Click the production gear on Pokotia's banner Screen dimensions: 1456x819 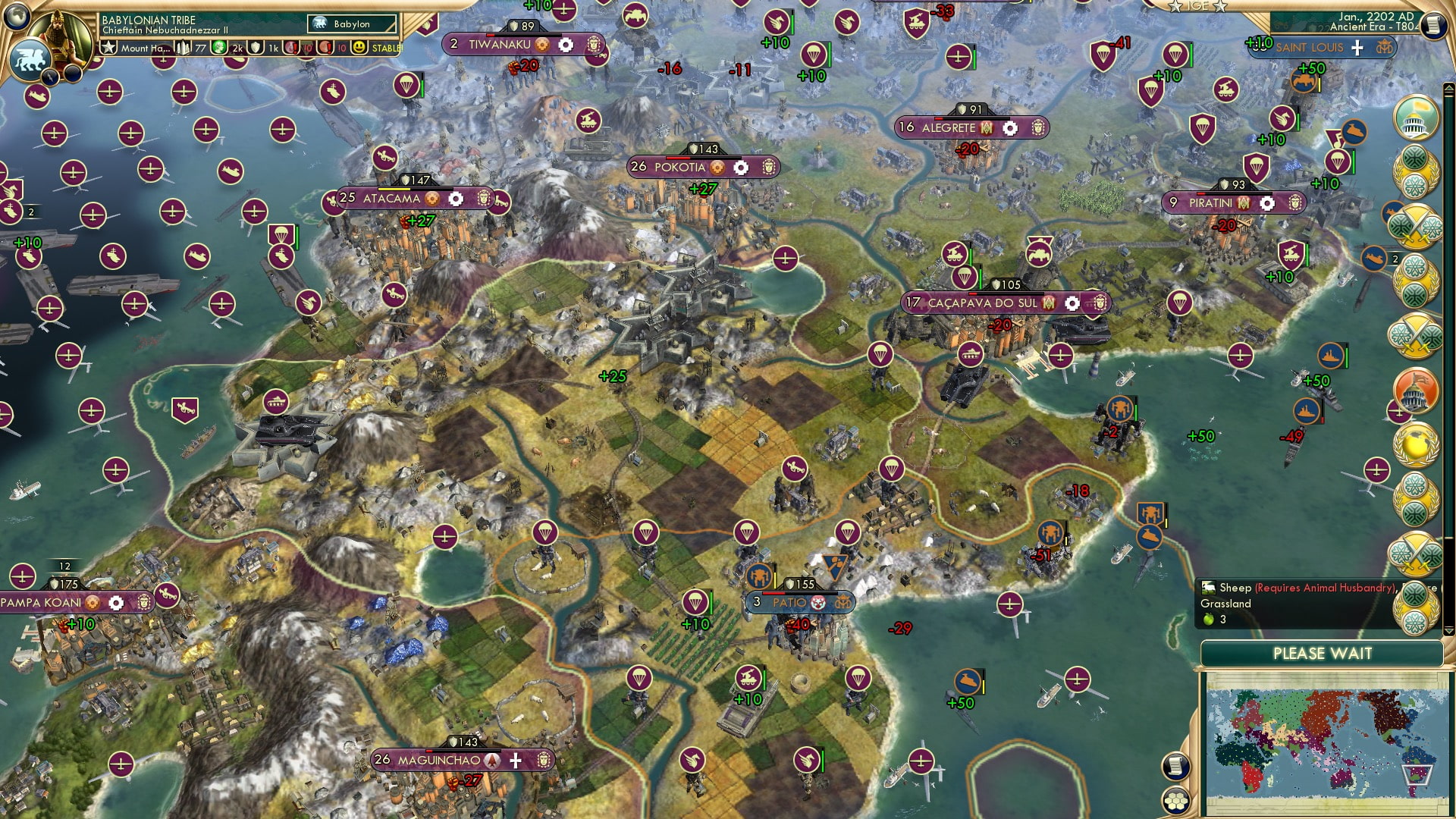tap(741, 168)
